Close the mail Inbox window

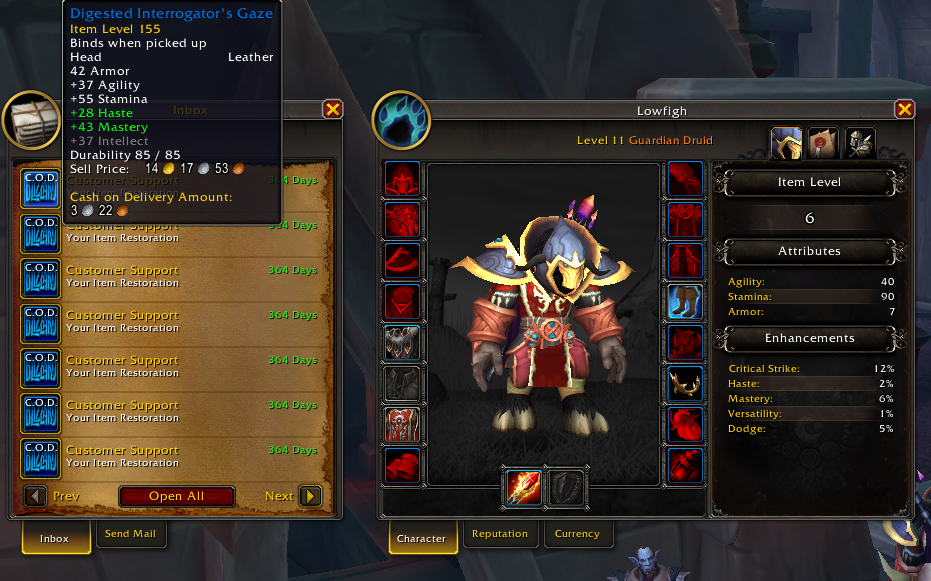(333, 110)
